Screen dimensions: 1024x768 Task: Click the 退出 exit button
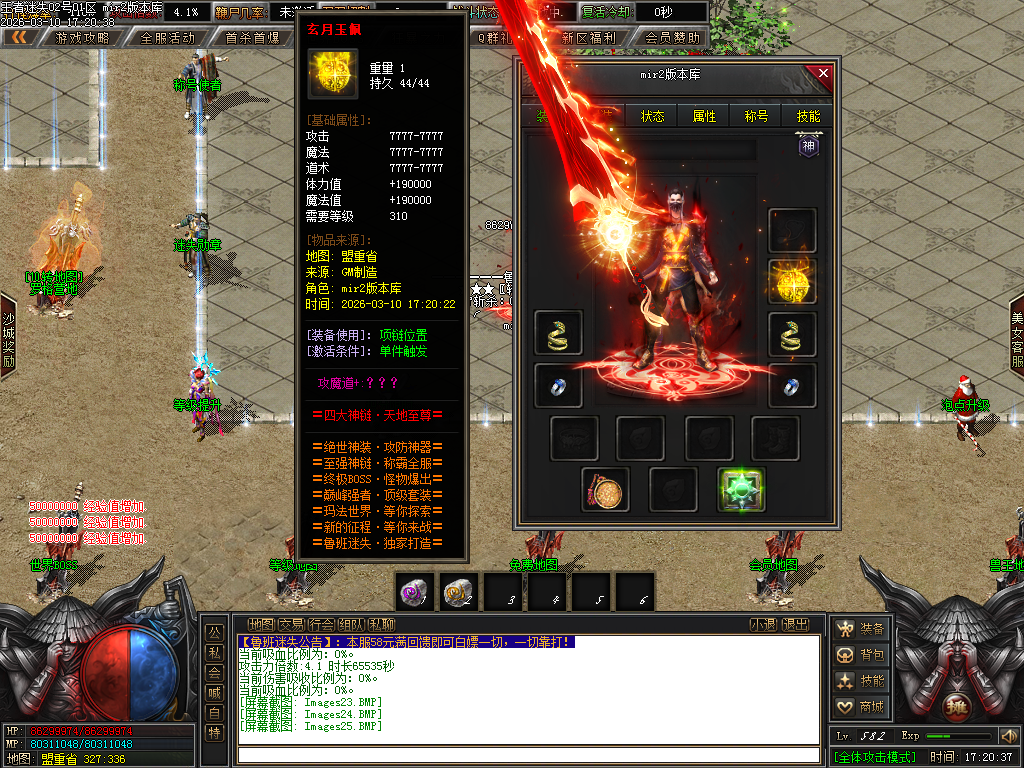click(x=795, y=625)
